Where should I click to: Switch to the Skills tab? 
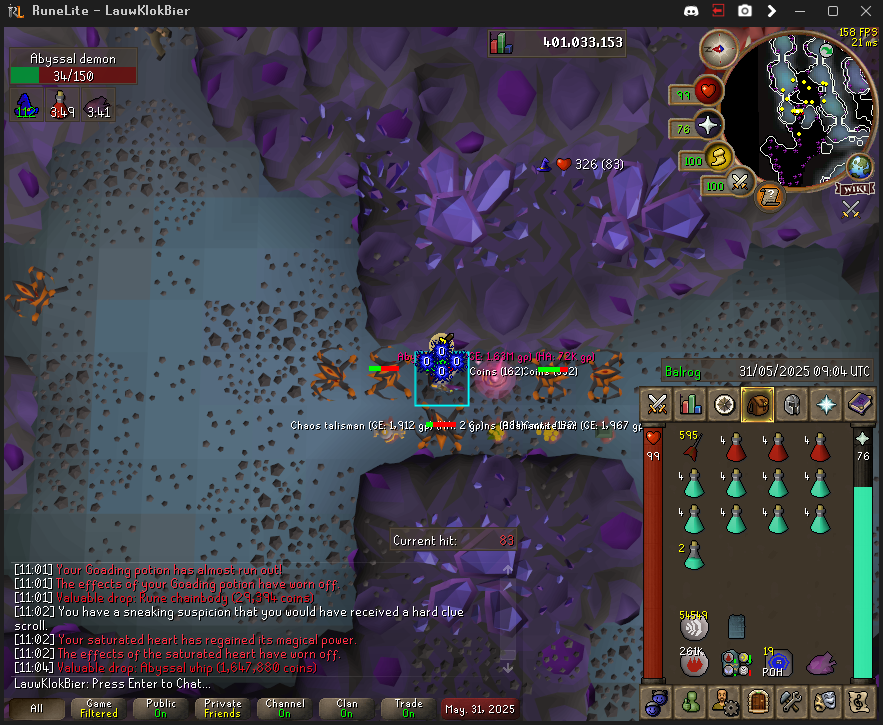690,405
